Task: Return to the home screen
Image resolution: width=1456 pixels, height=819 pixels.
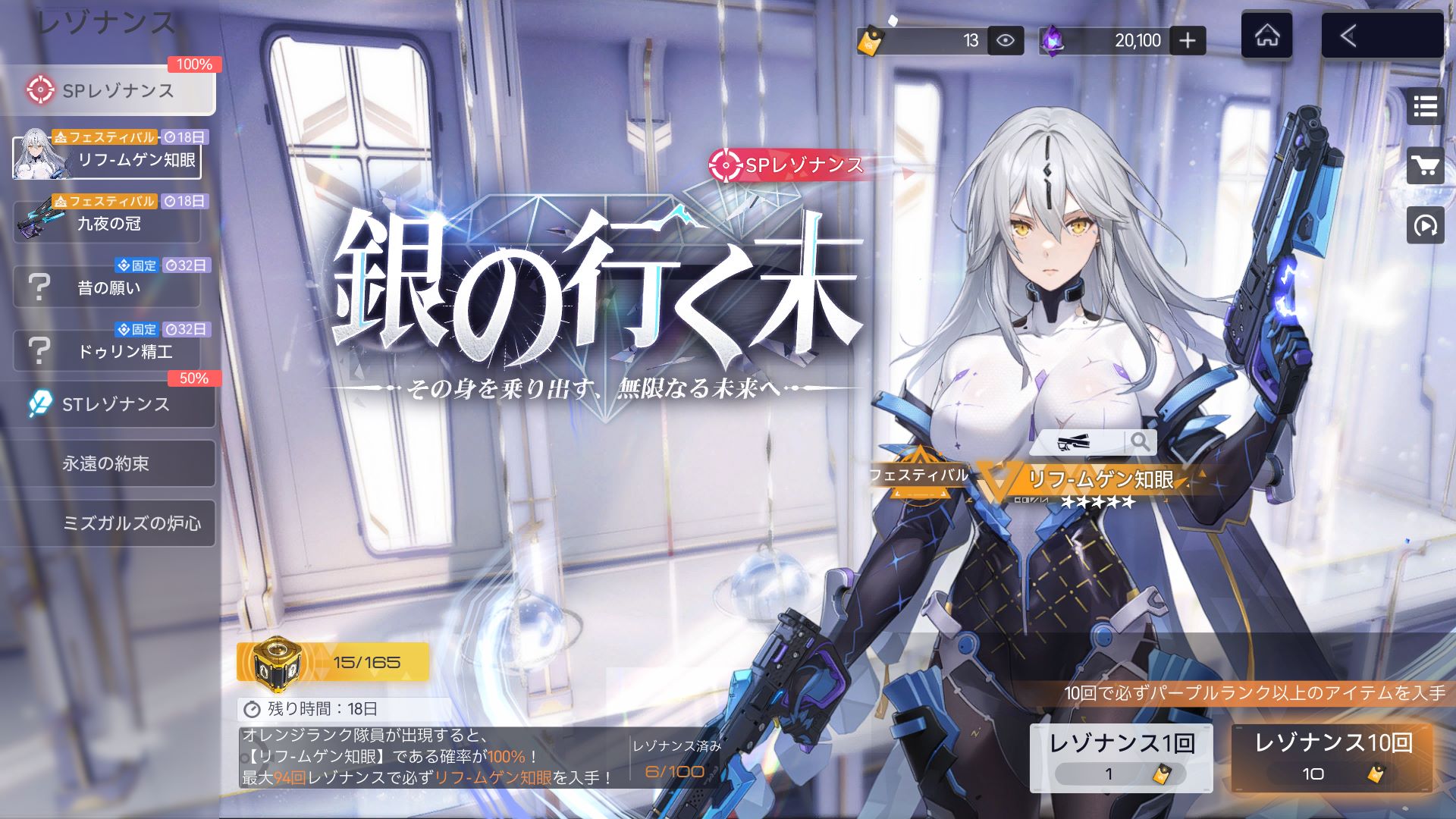Action: point(1266,36)
